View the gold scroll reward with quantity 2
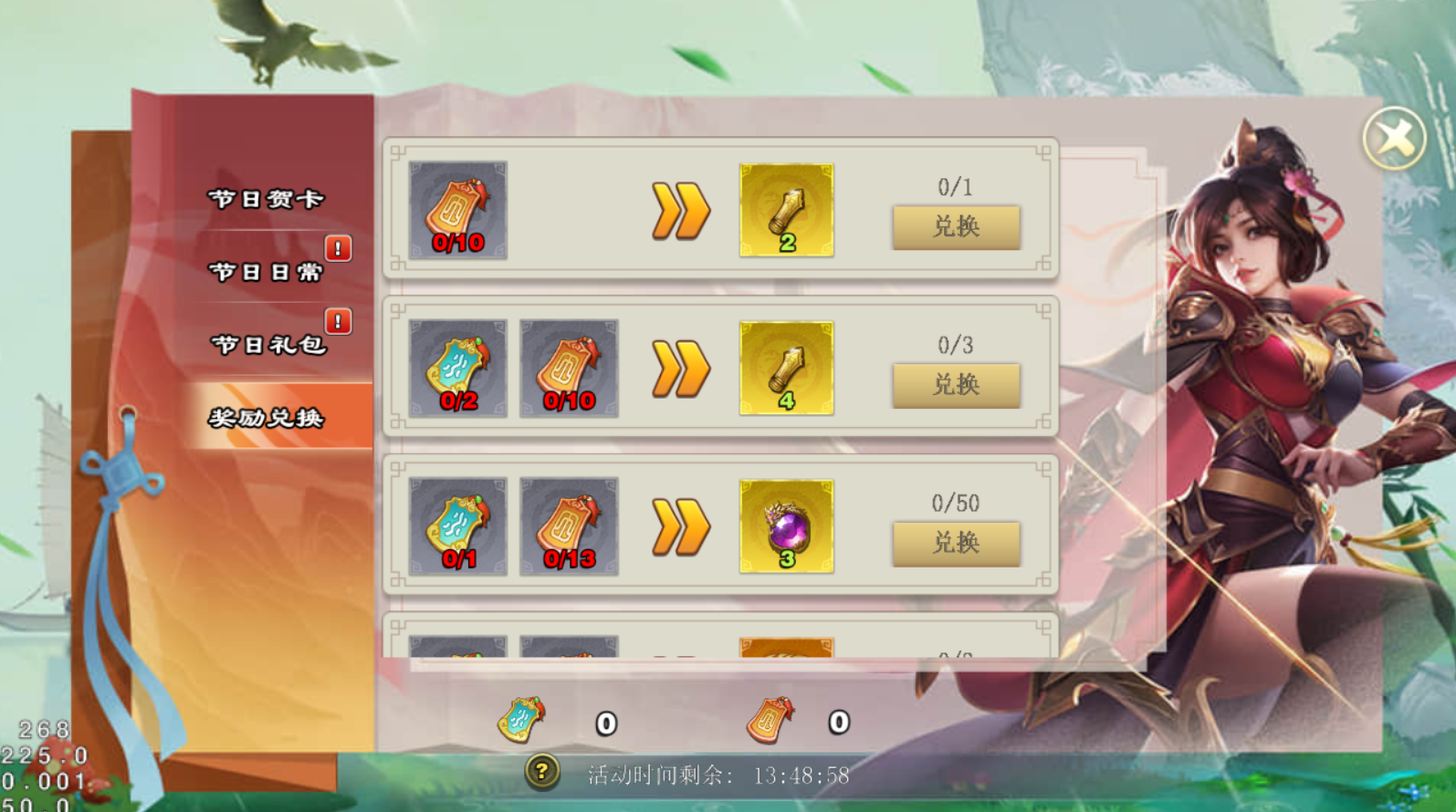The height and width of the screenshot is (812, 1456). (786, 211)
